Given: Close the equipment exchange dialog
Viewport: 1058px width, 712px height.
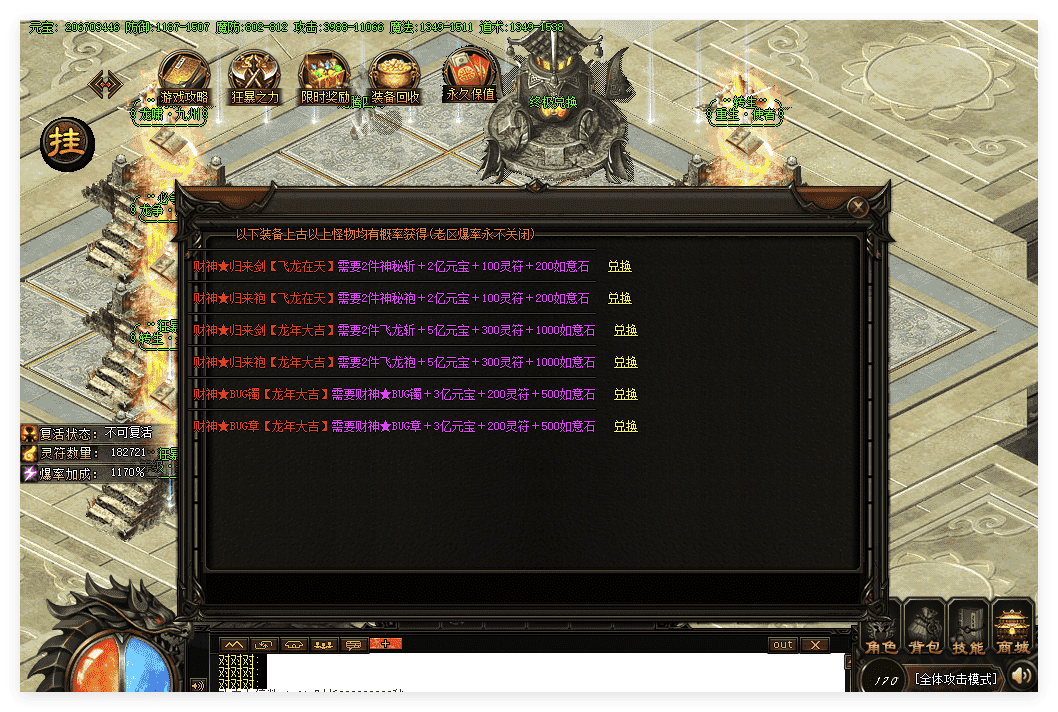Looking at the screenshot, I should pyautogui.click(x=857, y=207).
